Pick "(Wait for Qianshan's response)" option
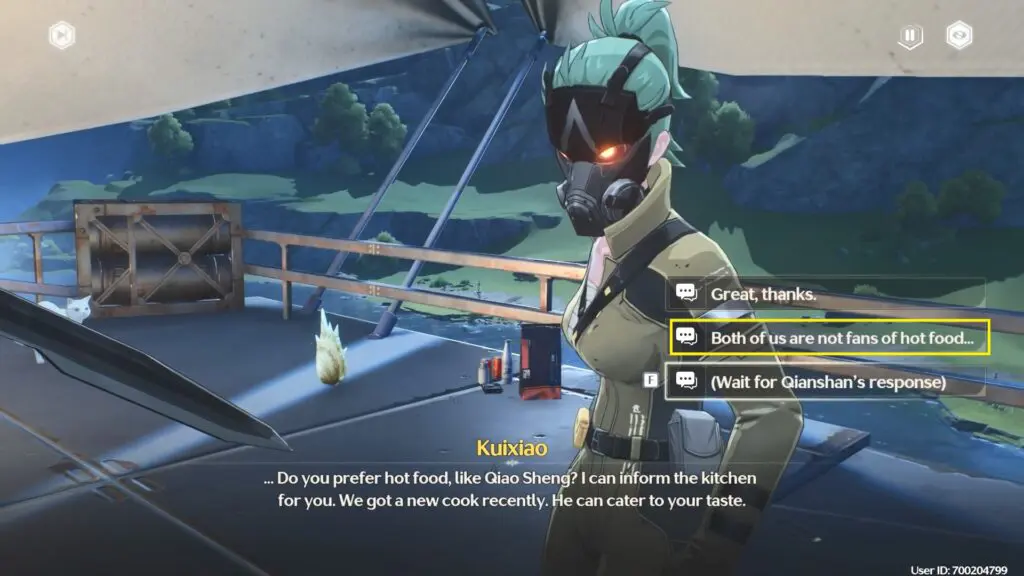 click(x=826, y=381)
